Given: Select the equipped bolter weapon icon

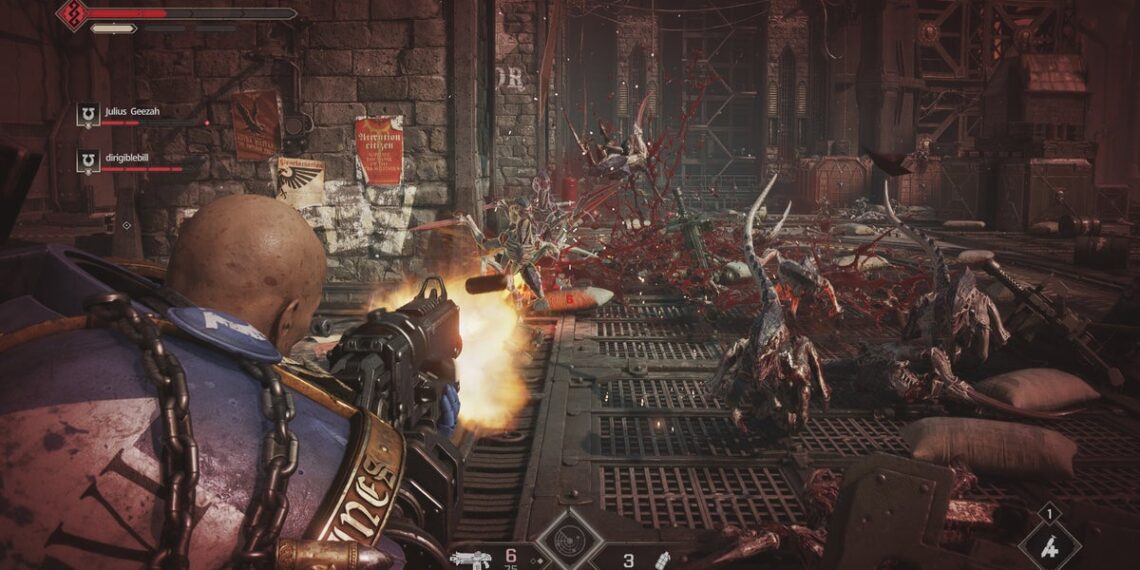Looking at the screenshot, I should (x=469, y=557).
